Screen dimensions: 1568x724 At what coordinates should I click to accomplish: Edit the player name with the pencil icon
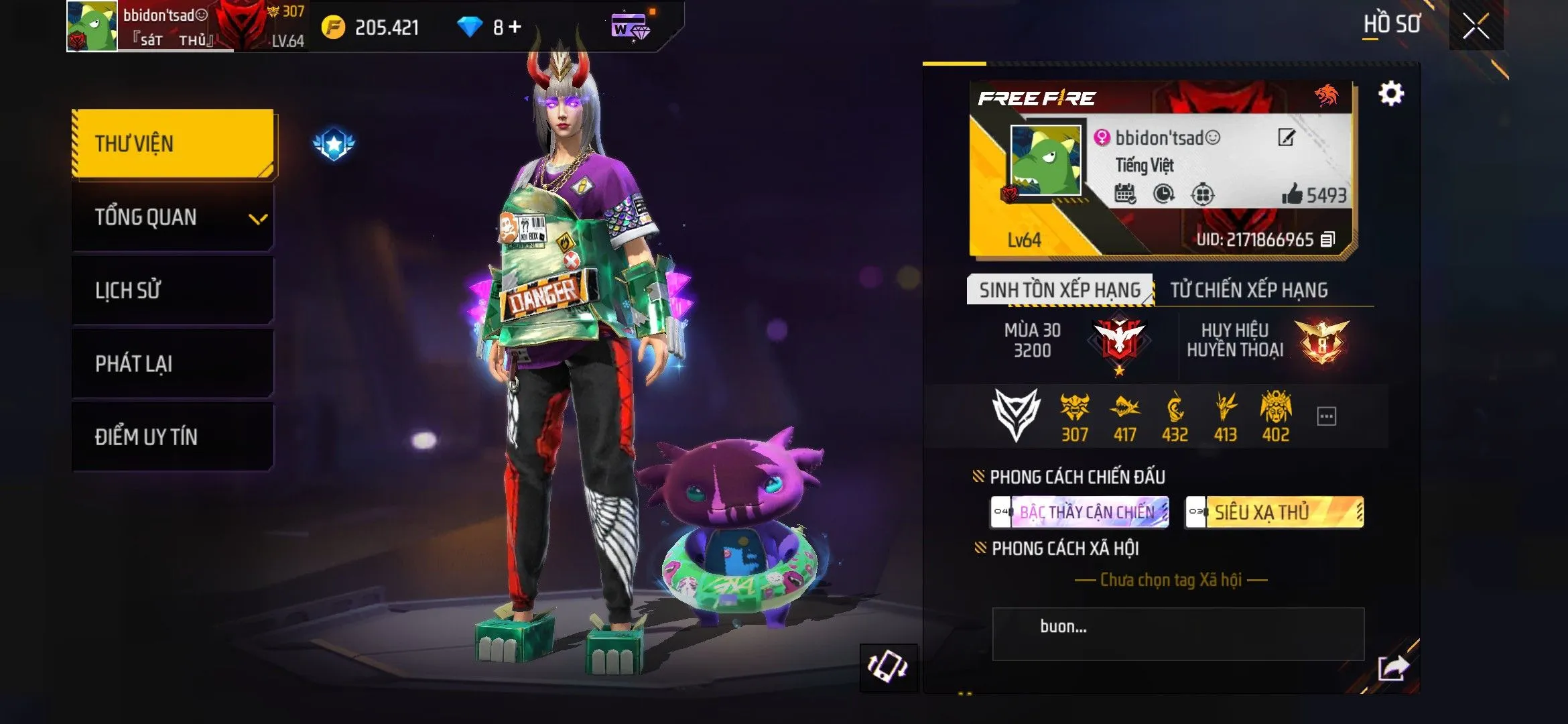[1287, 137]
